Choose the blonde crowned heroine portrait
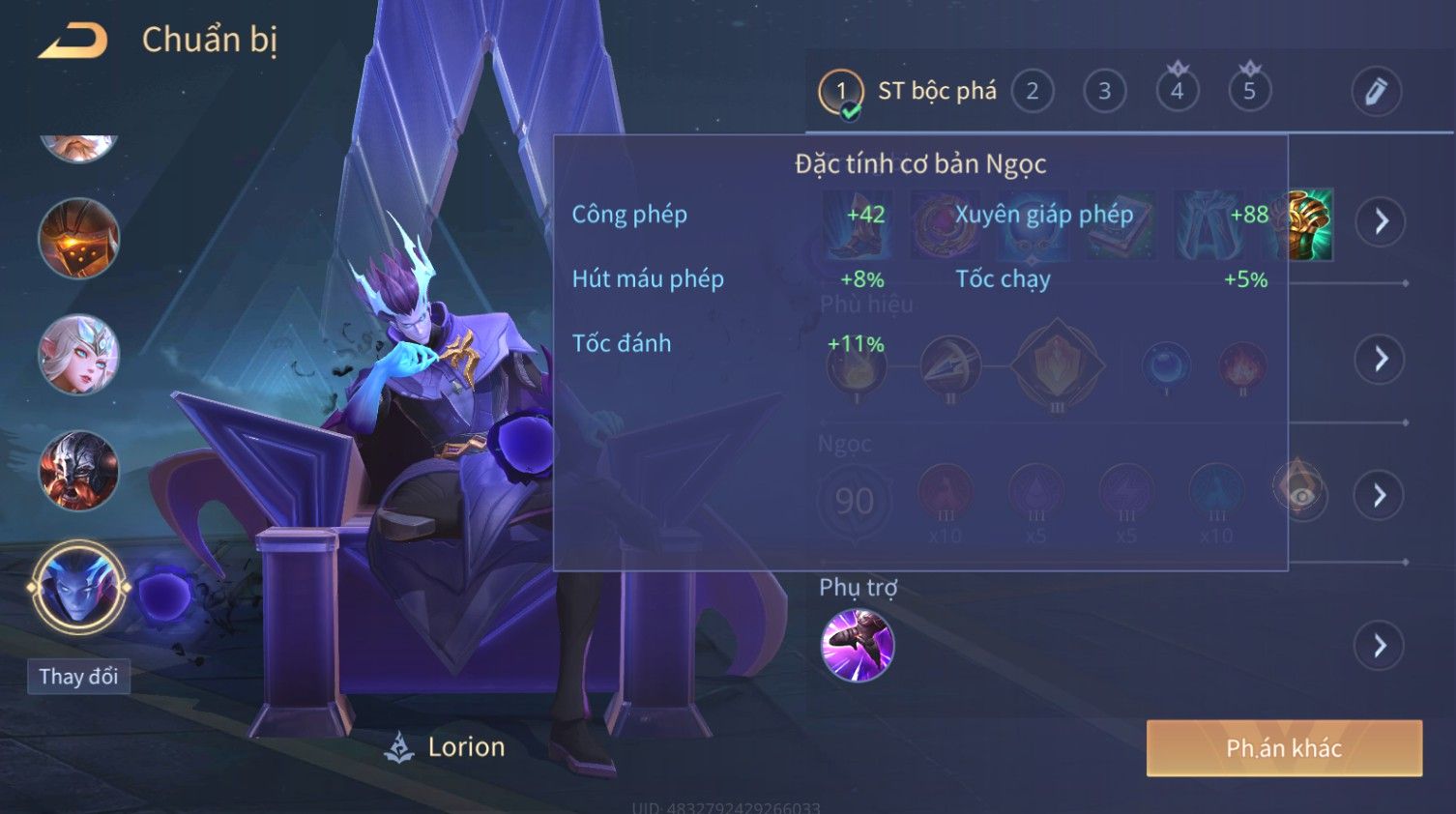 coord(78,355)
